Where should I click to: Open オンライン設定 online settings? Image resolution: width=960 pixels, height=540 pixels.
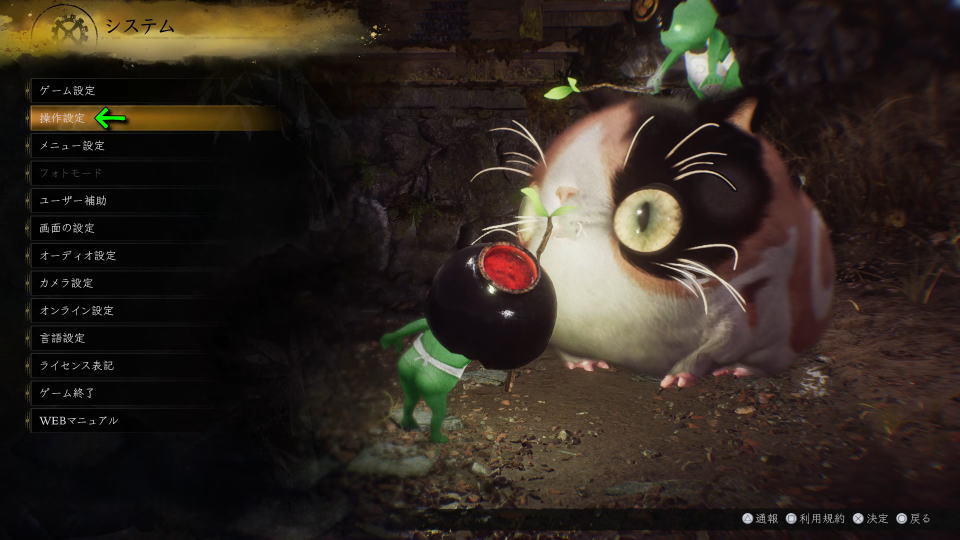(76, 310)
